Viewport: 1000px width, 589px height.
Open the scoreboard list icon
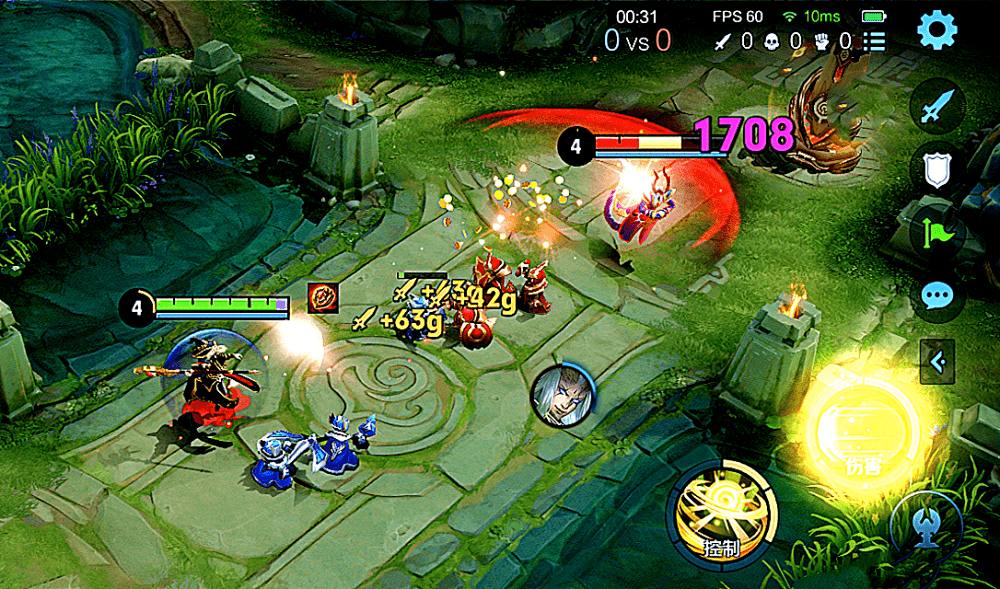[x=875, y=41]
